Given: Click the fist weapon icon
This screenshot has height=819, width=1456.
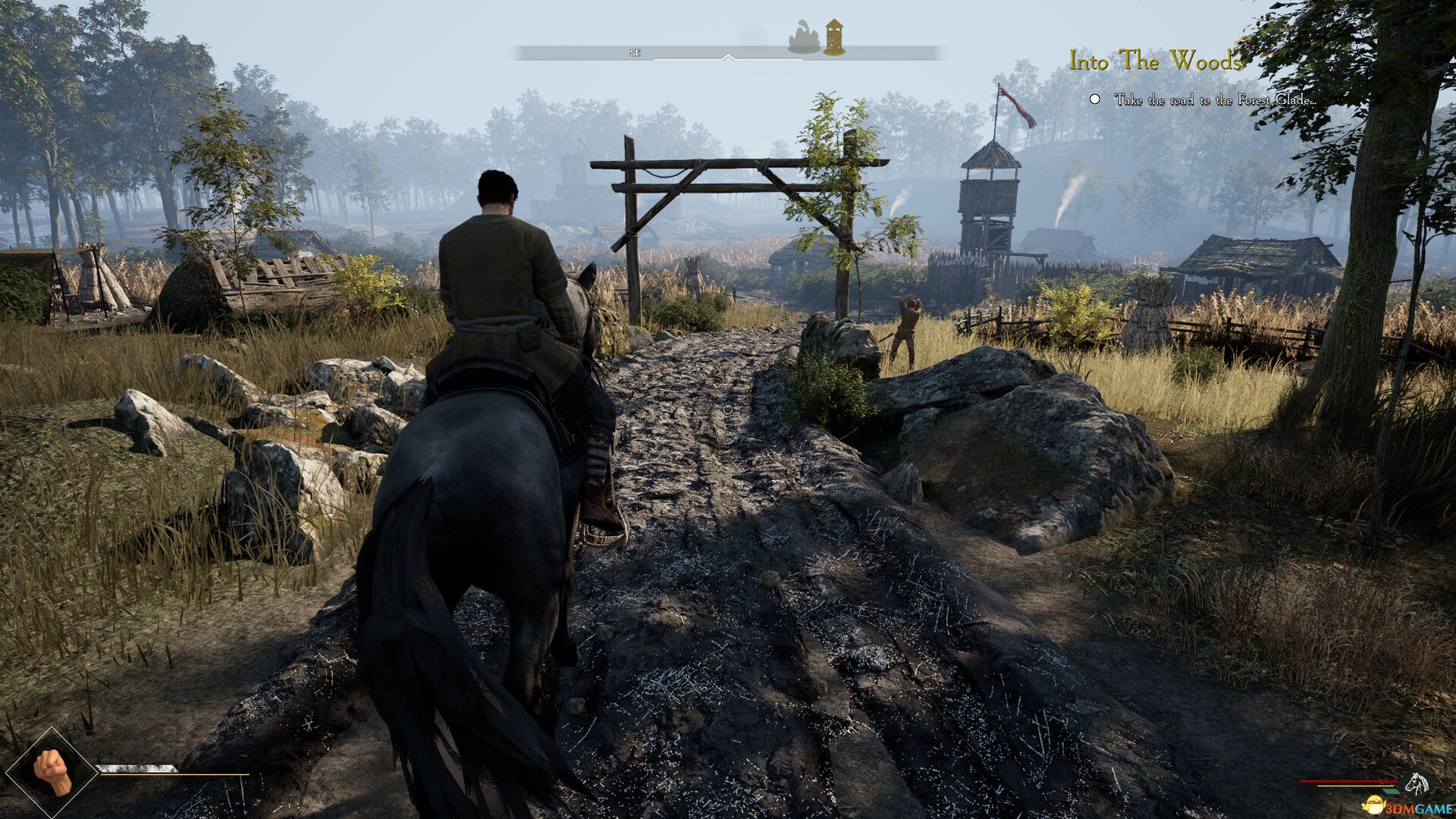Looking at the screenshot, I should pyautogui.click(x=52, y=773).
